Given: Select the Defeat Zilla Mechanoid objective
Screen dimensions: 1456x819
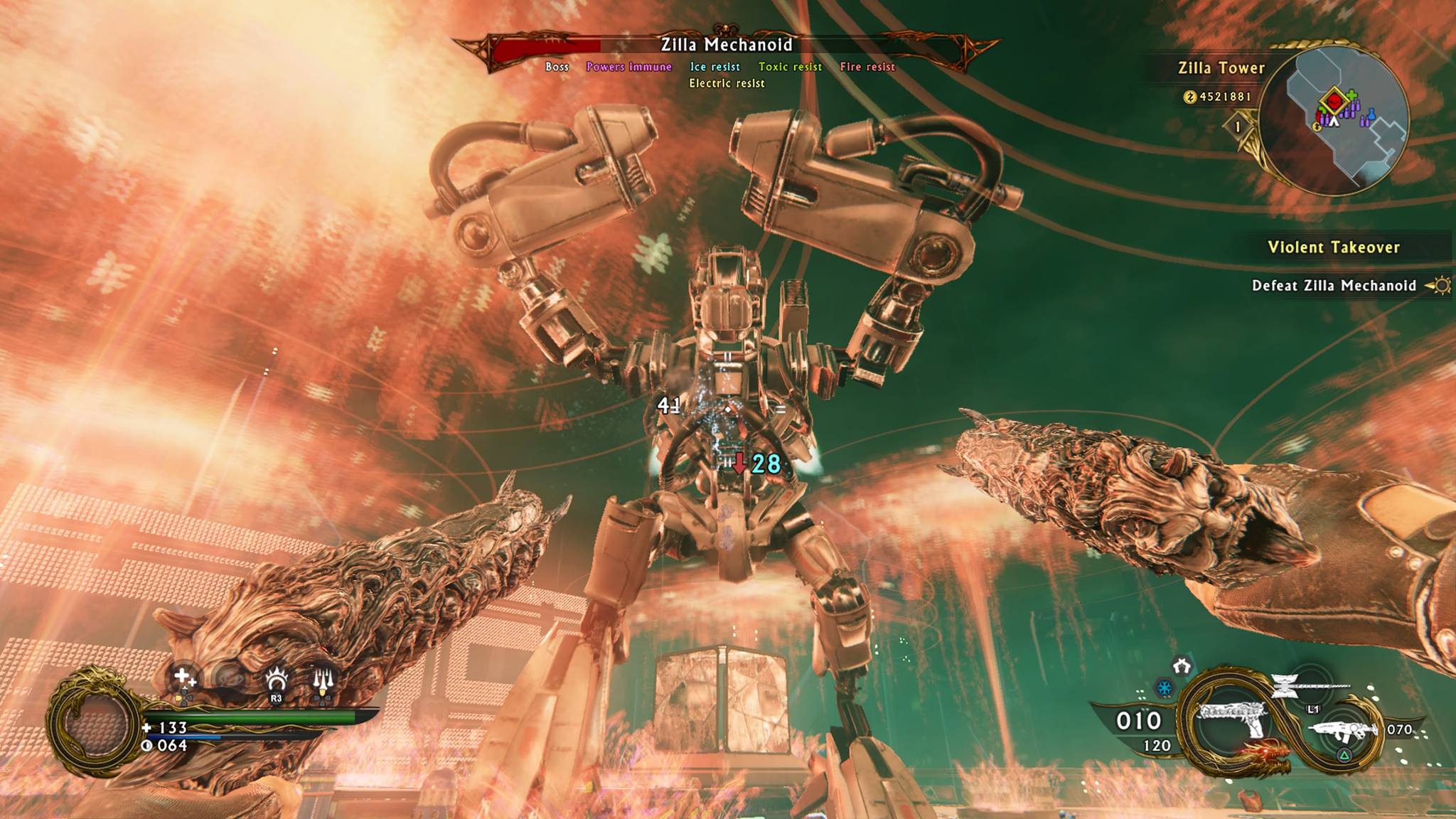Looking at the screenshot, I should point(1334,286).
